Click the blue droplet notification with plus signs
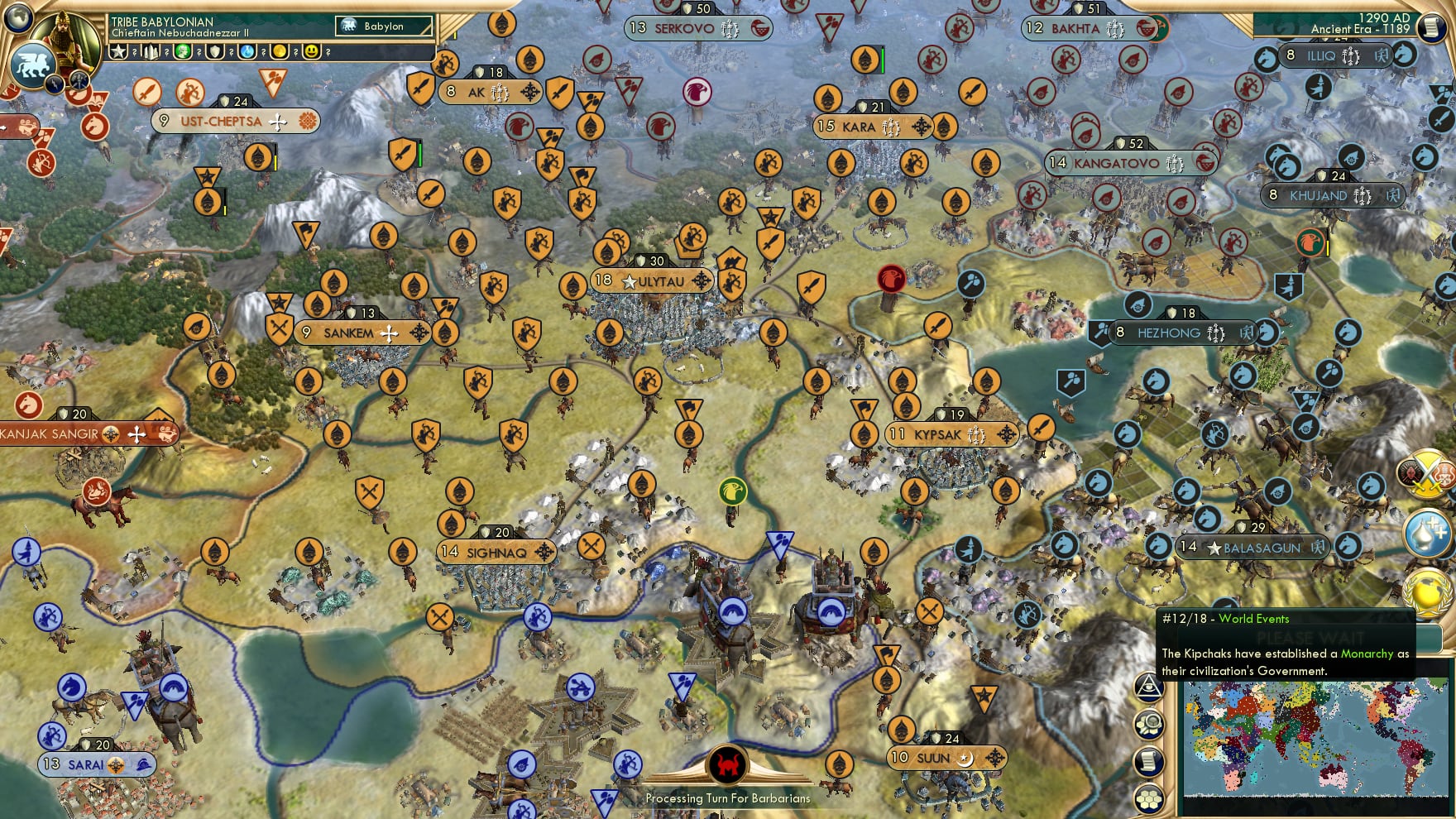This screenshot has height=819, width=1456. pyautogui.click(x=1427, y=532)
